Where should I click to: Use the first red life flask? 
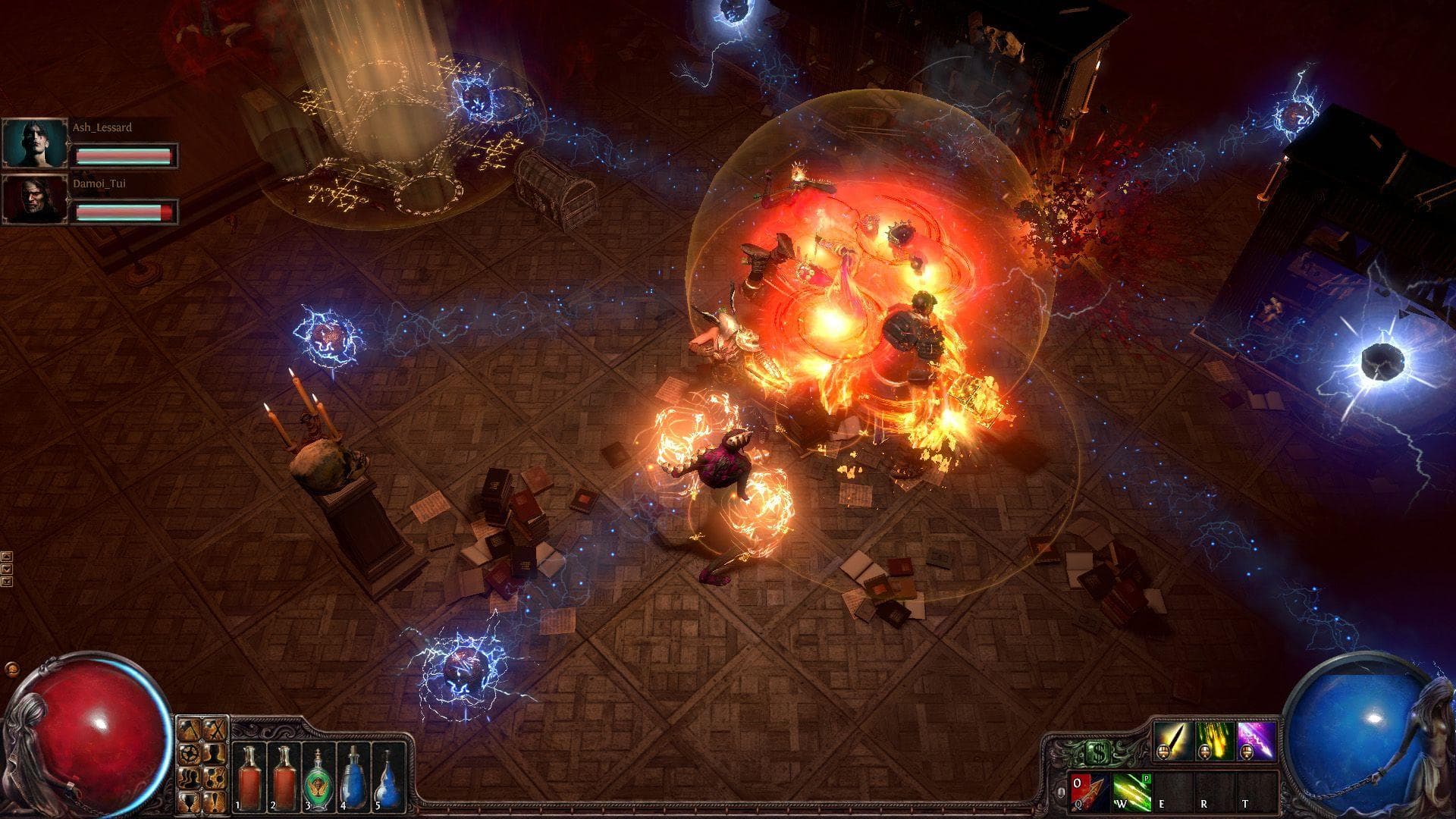point(249,775)
